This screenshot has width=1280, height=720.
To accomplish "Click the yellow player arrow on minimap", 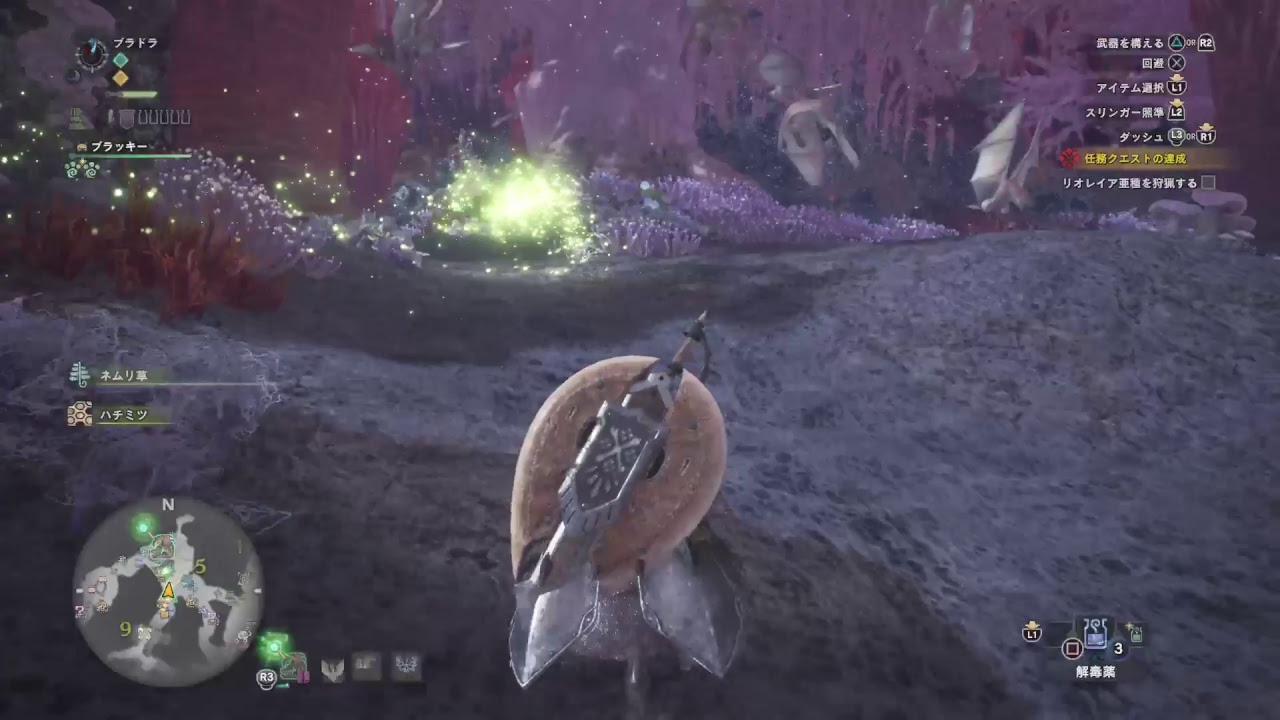I will (x=168, y=590).
